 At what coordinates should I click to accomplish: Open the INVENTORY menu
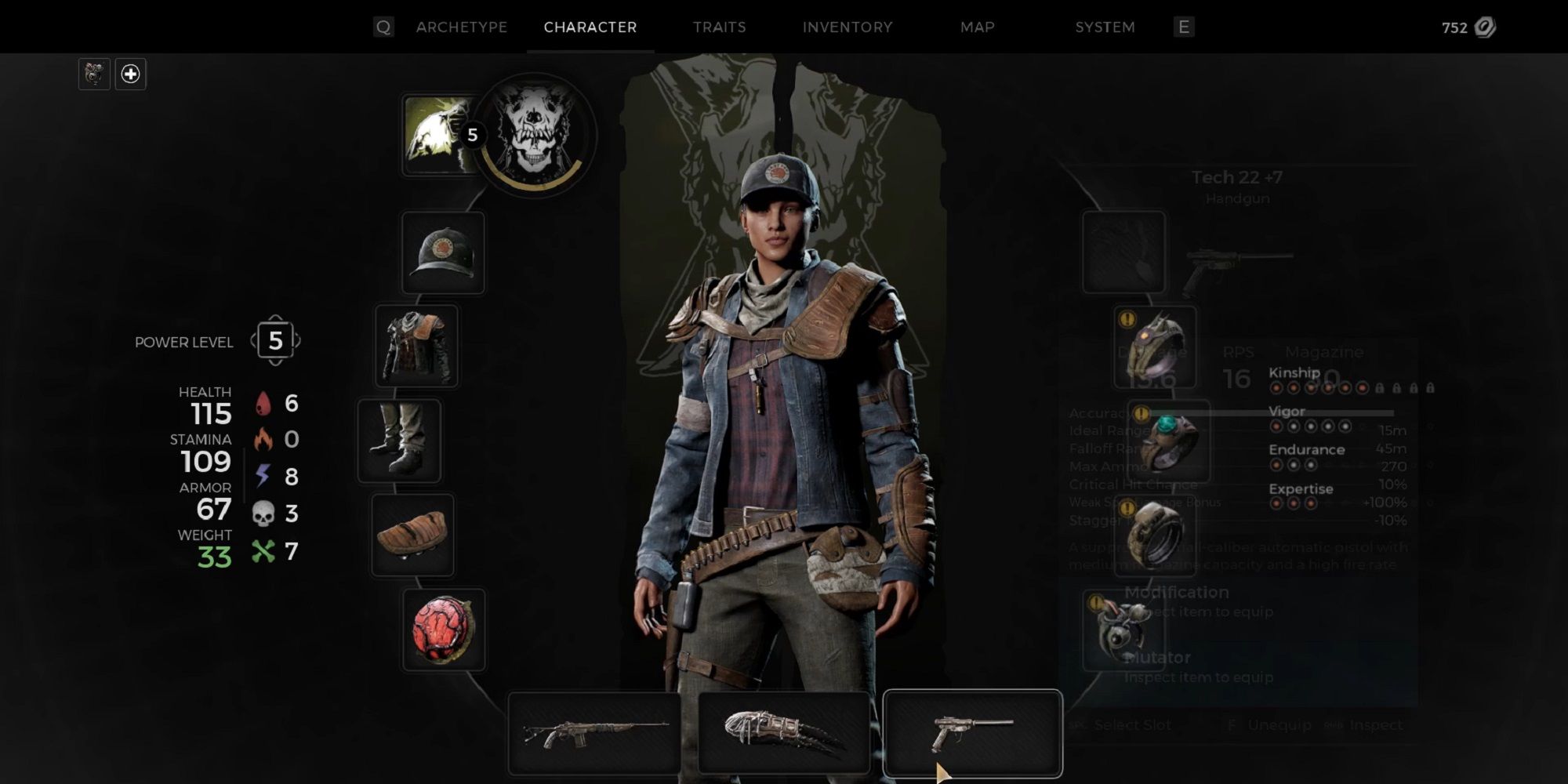click(x=847, y=27)
